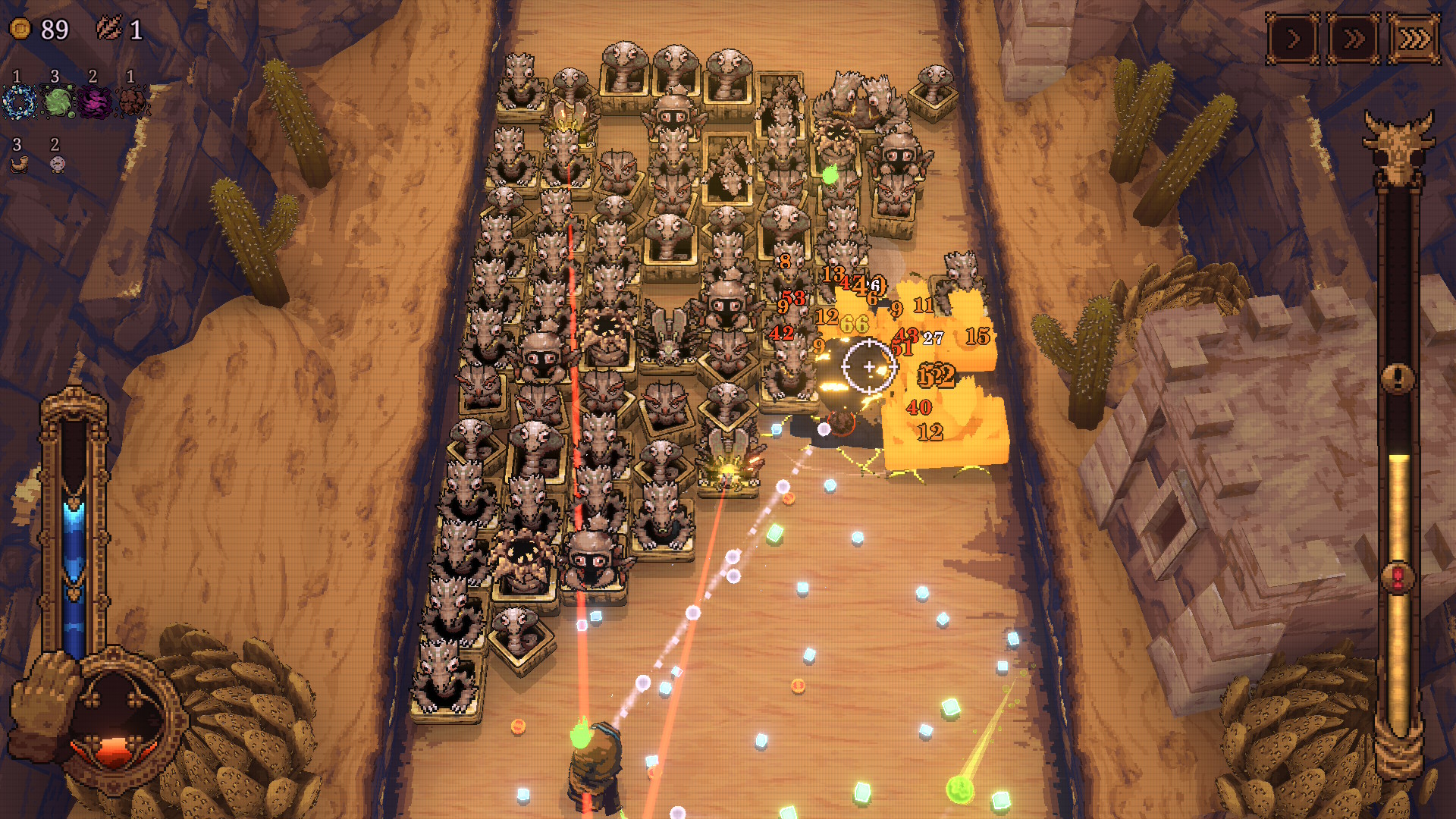
Task: Select the blue sparkling ring ball icon
Action: pyautogui.click(x=19, y=102)
